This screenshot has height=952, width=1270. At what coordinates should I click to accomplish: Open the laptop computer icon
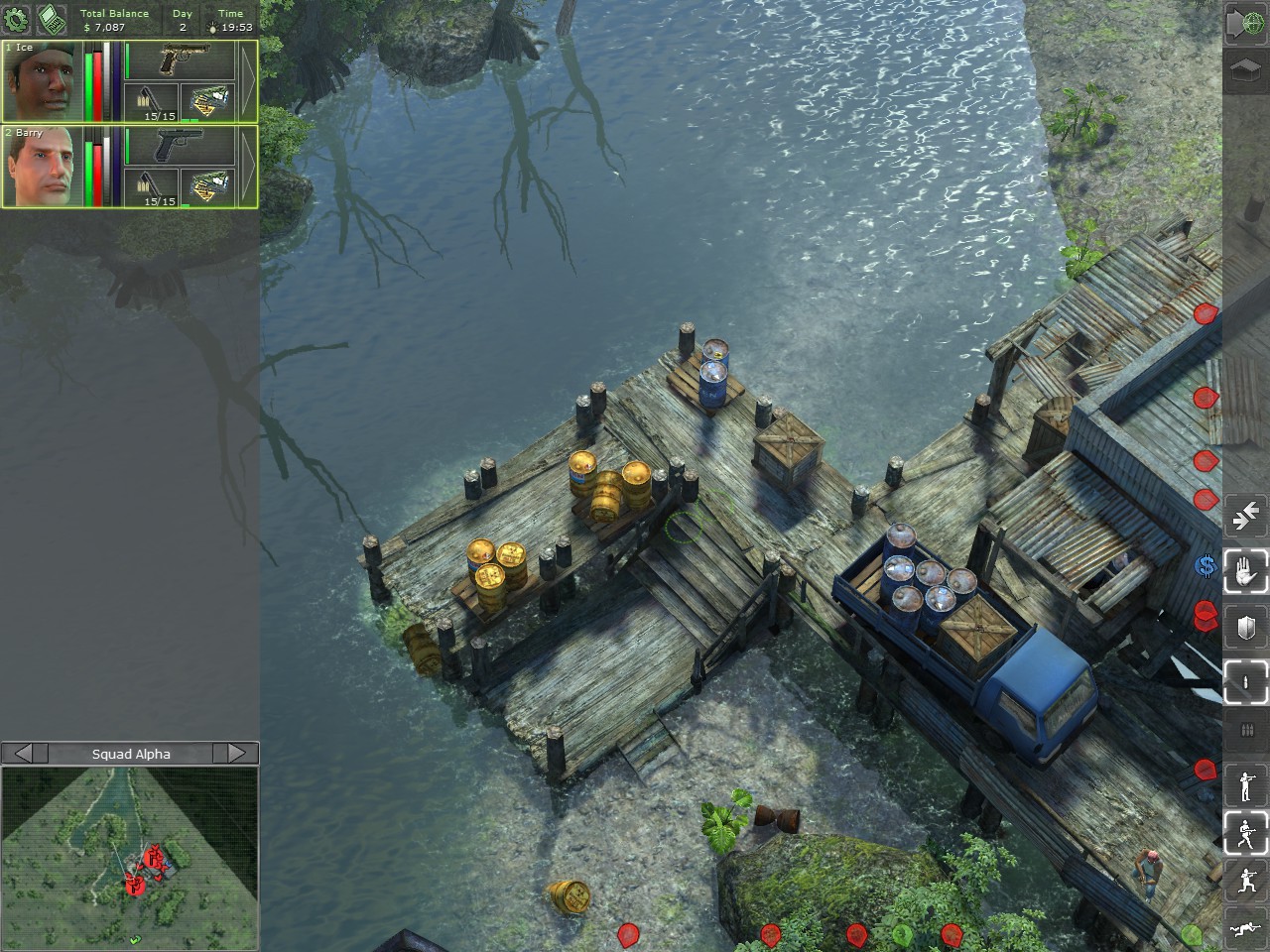[48, 18]
